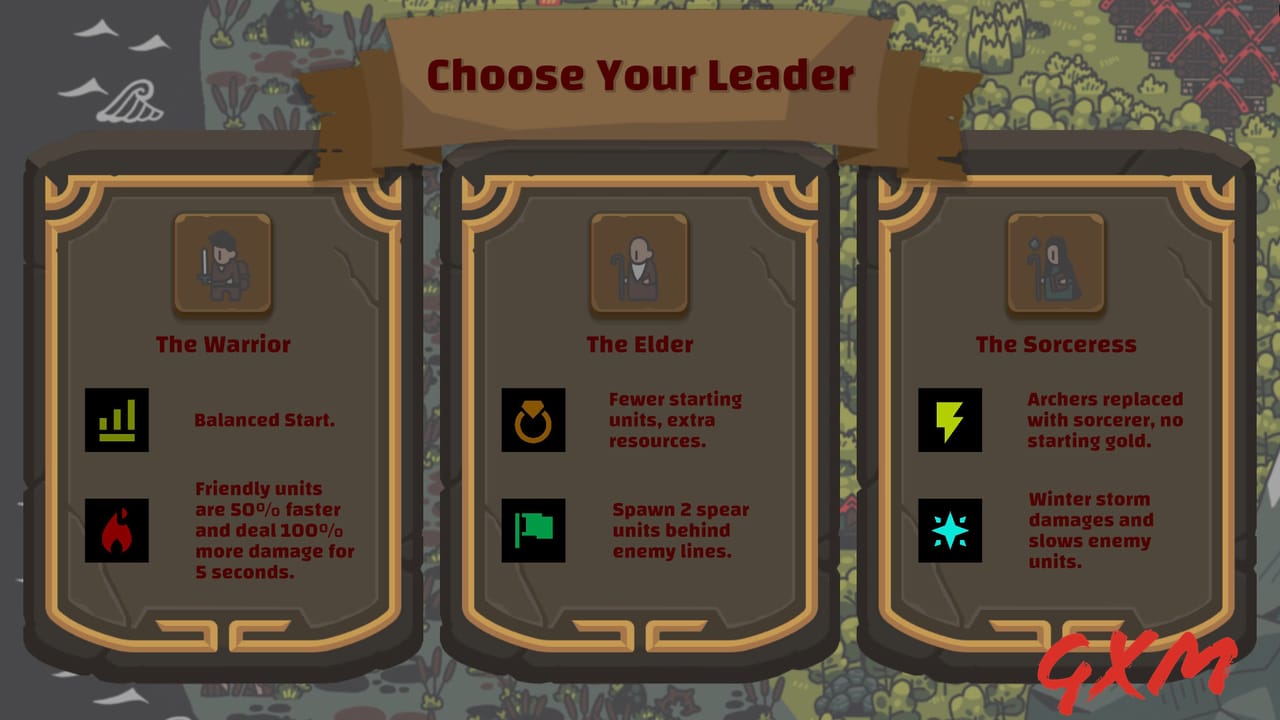The width and height of the screenshot is (1280, 720).
Task: Click the Elder's green flag spawn icon
Action: (533, 531)
